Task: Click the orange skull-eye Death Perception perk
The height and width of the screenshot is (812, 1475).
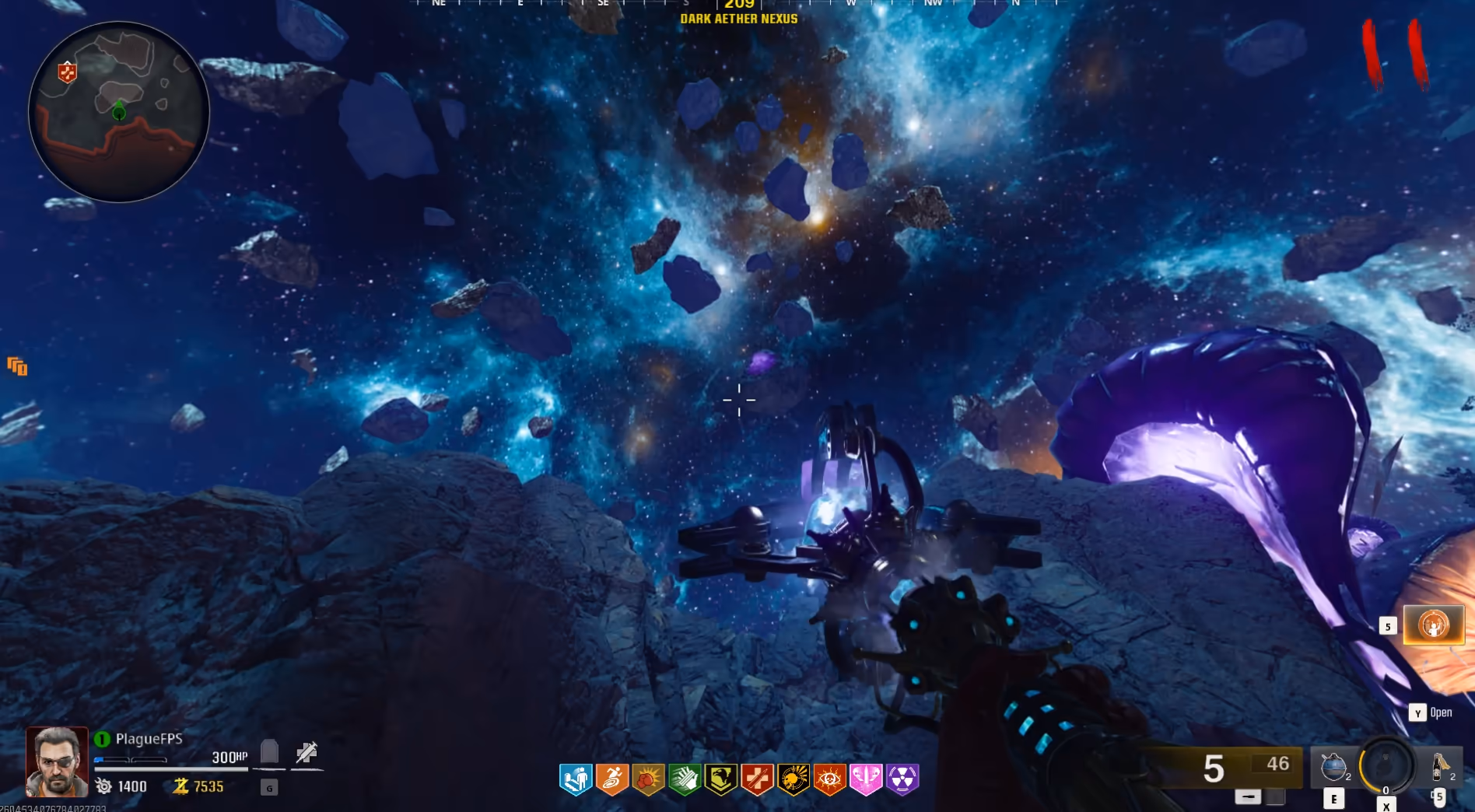Action: point(829,779)
